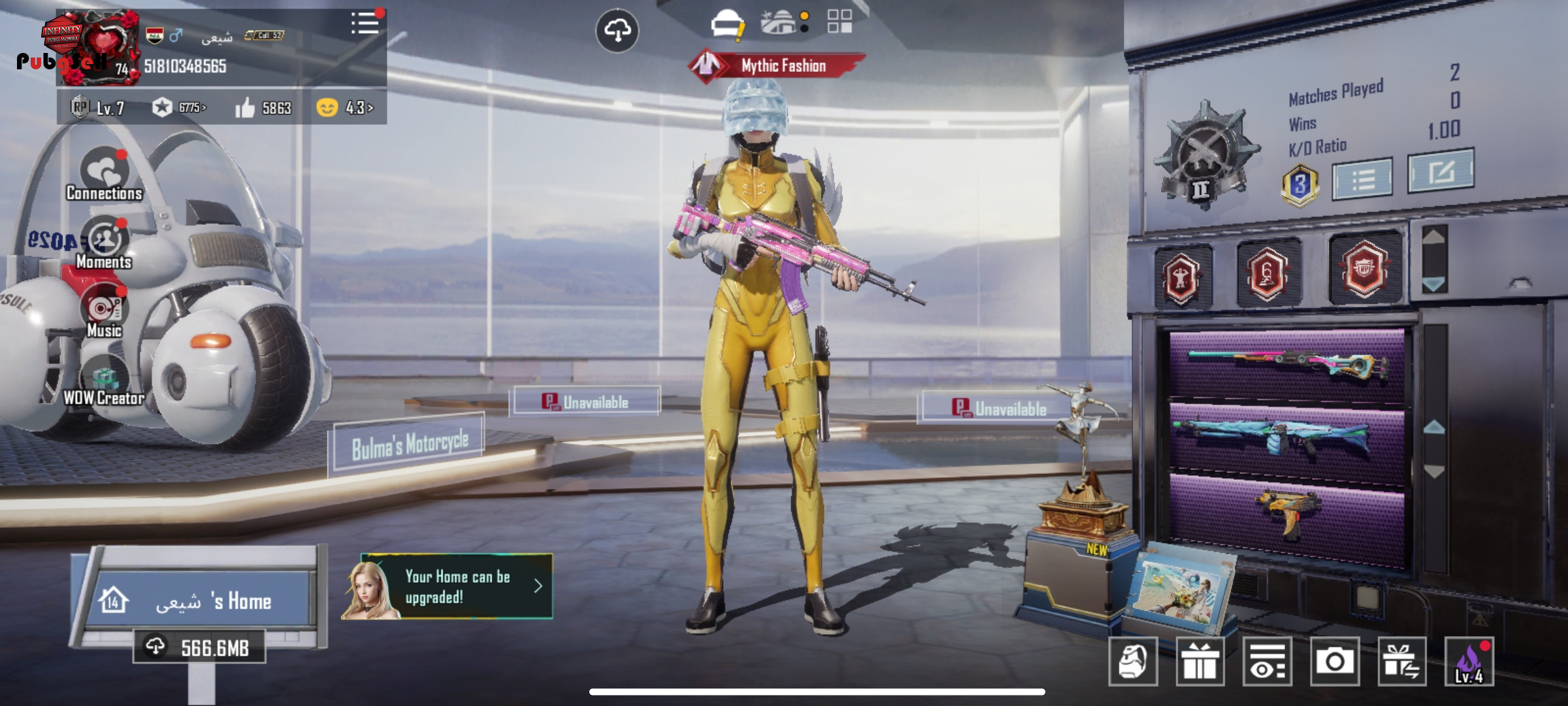Screen dimensions: 1568x706
Task: Open the gift exchange icon
Action: coord(1401,662)
